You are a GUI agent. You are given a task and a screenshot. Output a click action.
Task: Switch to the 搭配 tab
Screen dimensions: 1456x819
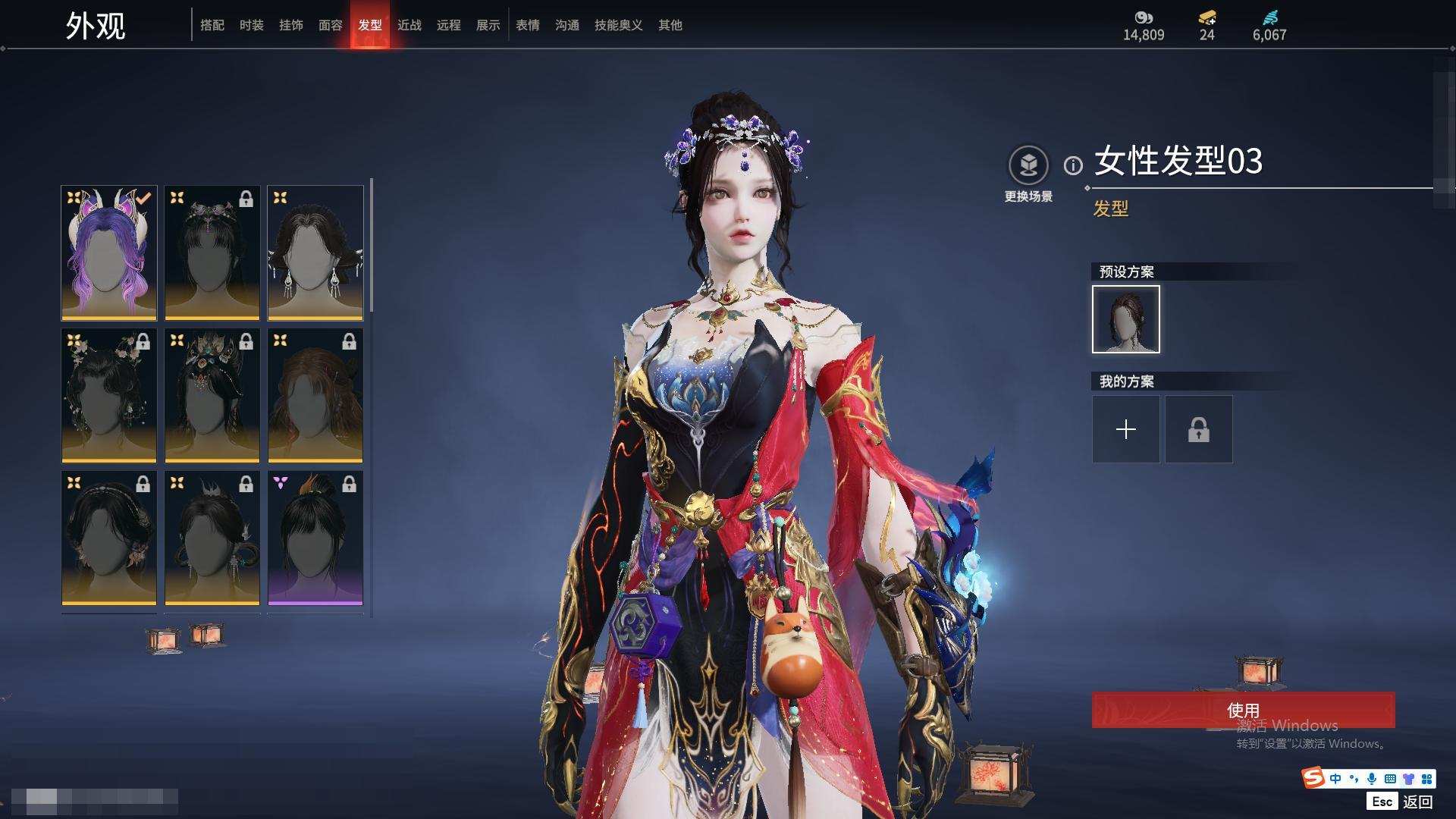click(212, 25)
